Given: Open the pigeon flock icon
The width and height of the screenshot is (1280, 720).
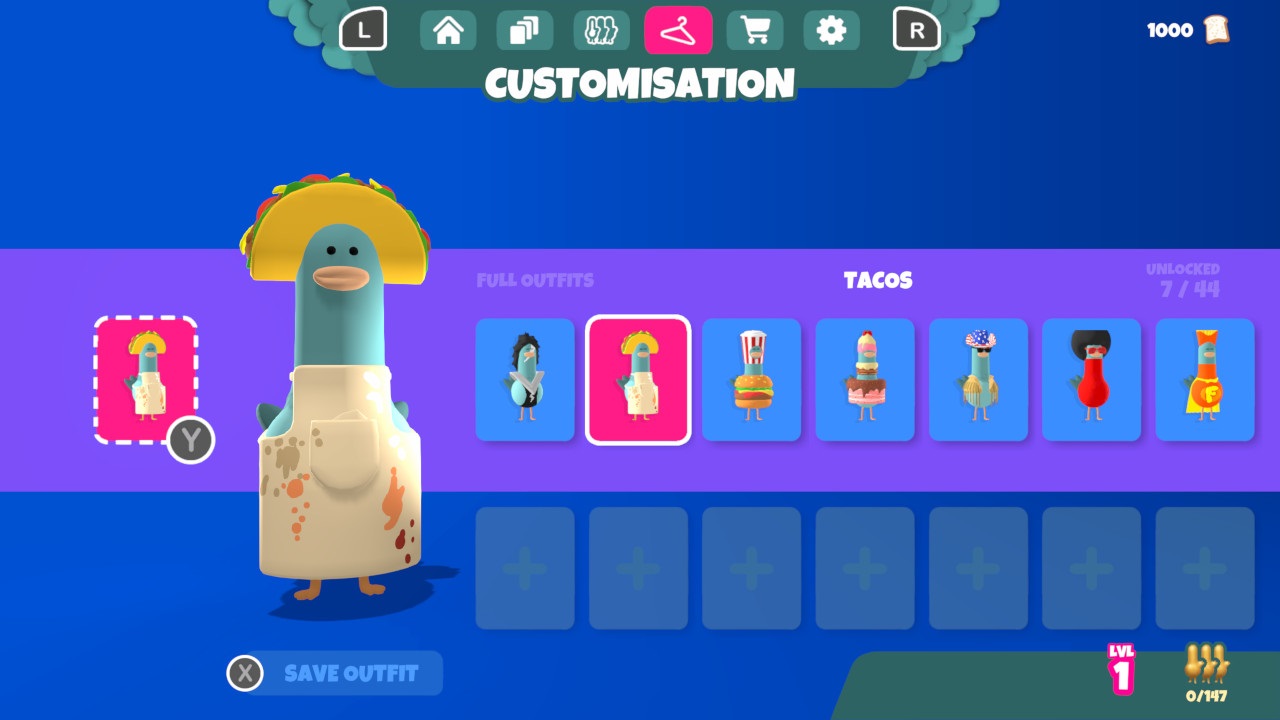Looking at the screenshot, I should [x=601, y=30].
